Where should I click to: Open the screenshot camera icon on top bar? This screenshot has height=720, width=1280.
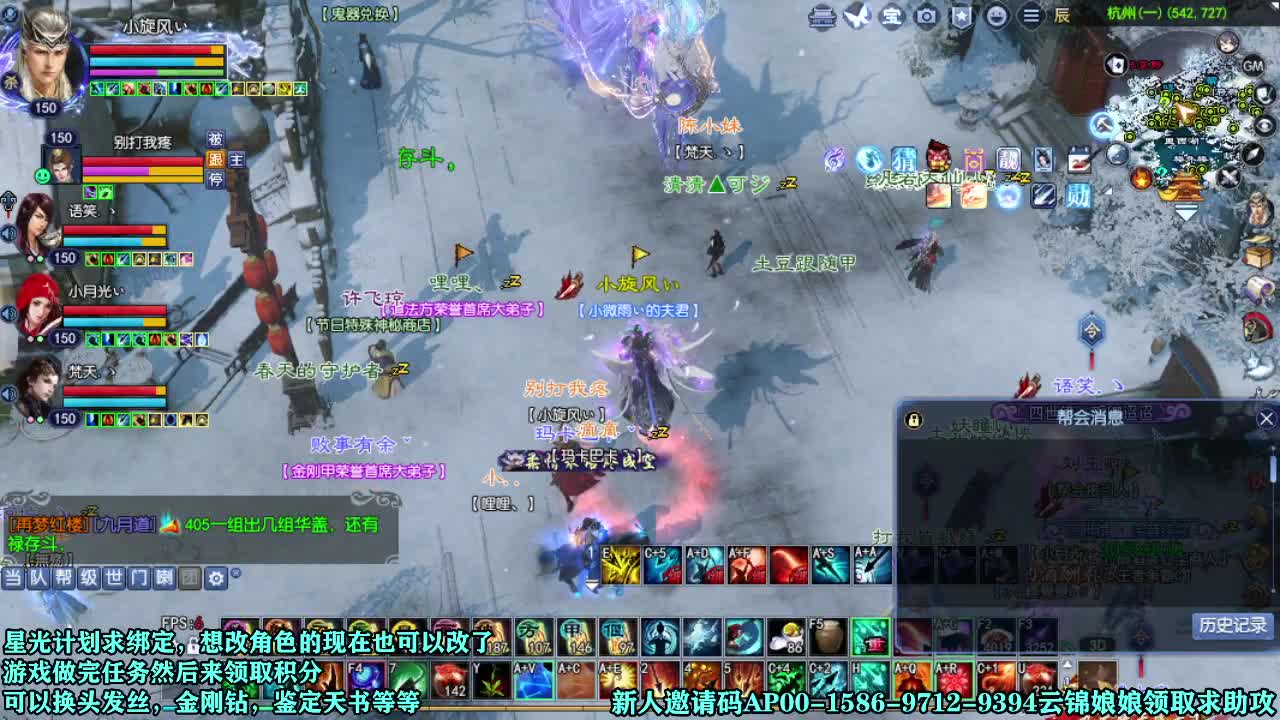927,15
